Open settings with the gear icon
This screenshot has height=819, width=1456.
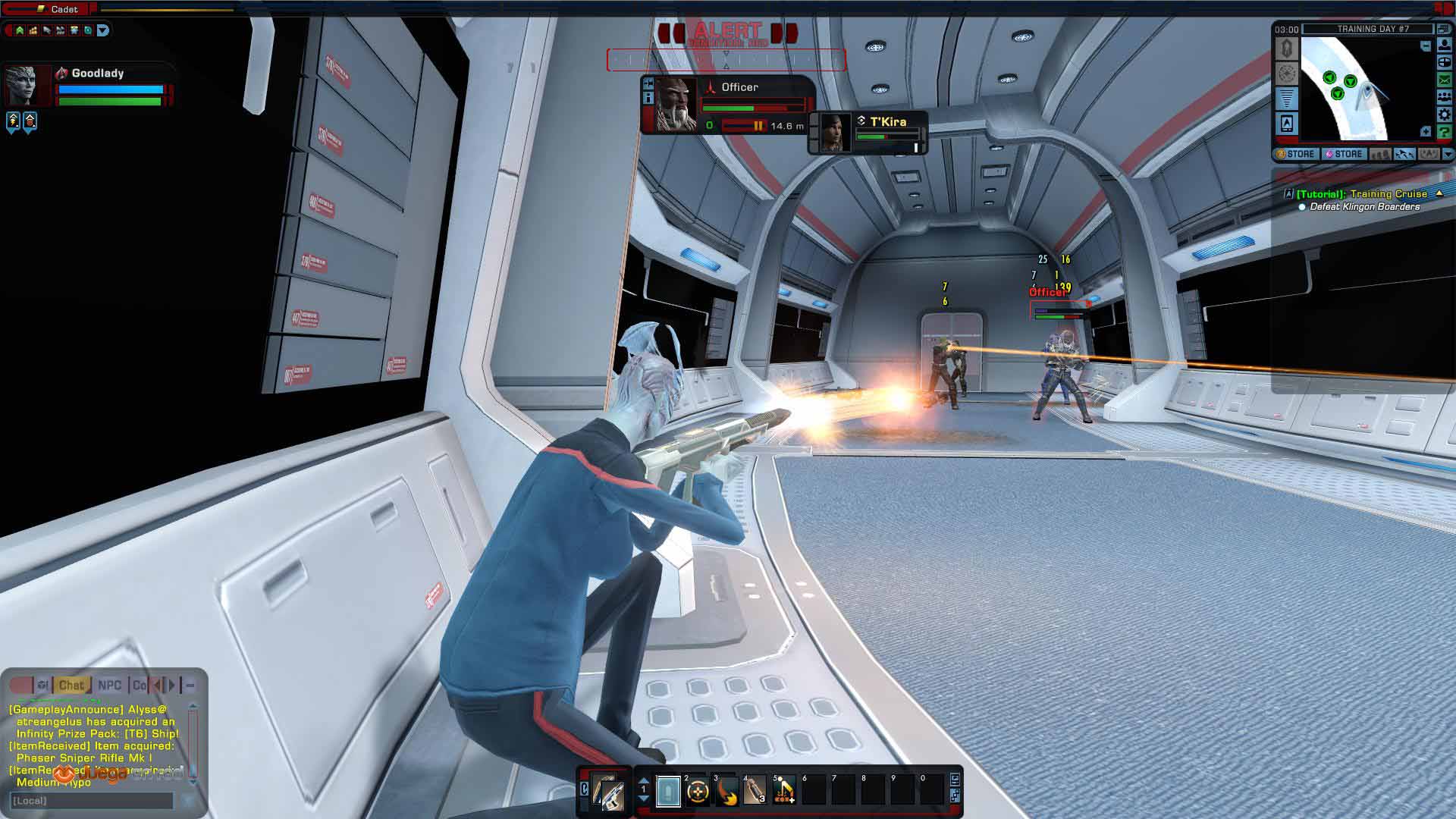[x=1445, y=115]
